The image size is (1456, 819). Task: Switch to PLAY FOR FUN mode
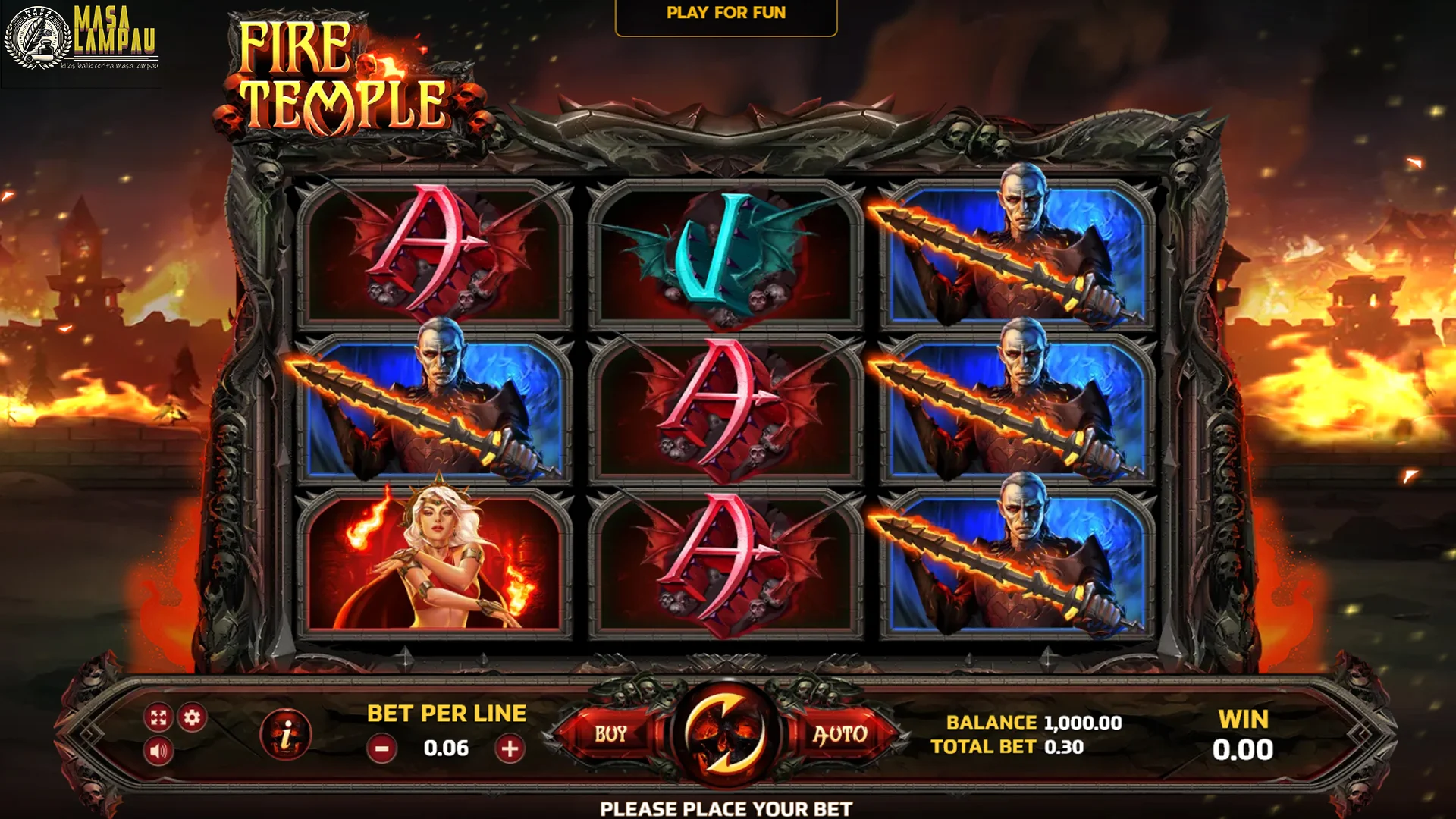726,12
